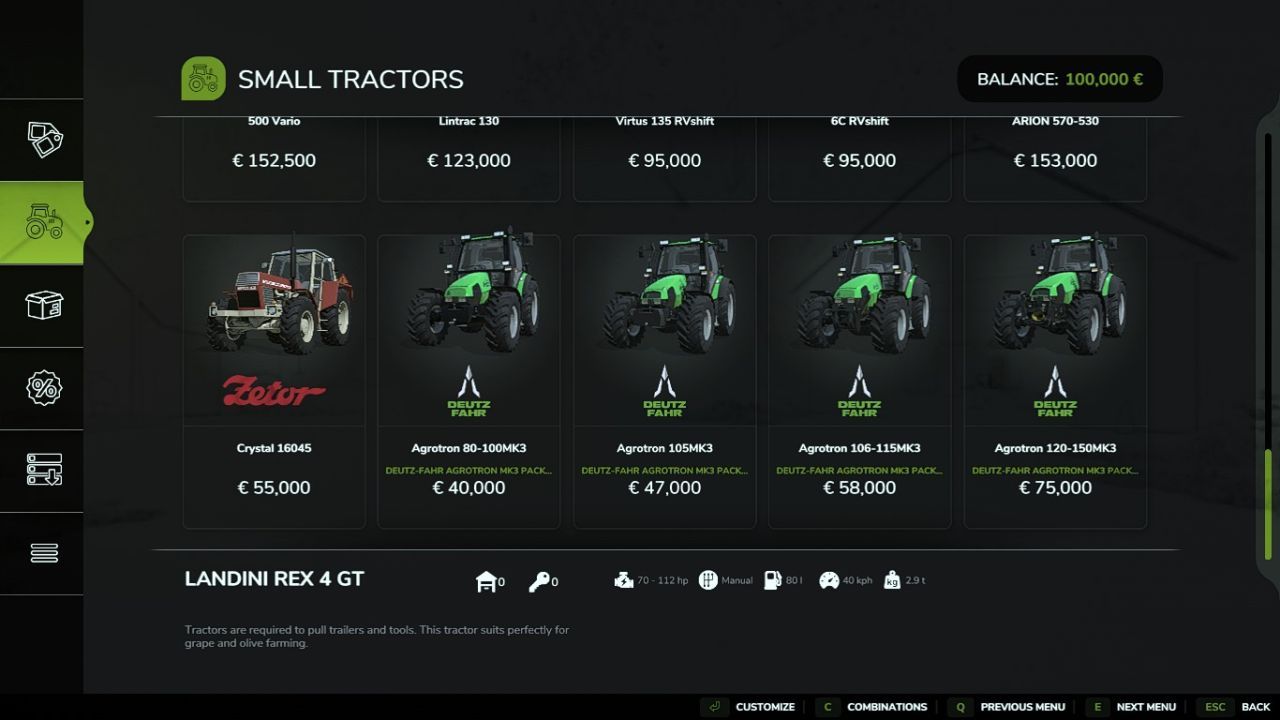The width and height of the screenshot is (1280, 720).
Task: Click the tractor icon next to Small Tractors title
Action: tap(203, 78)
